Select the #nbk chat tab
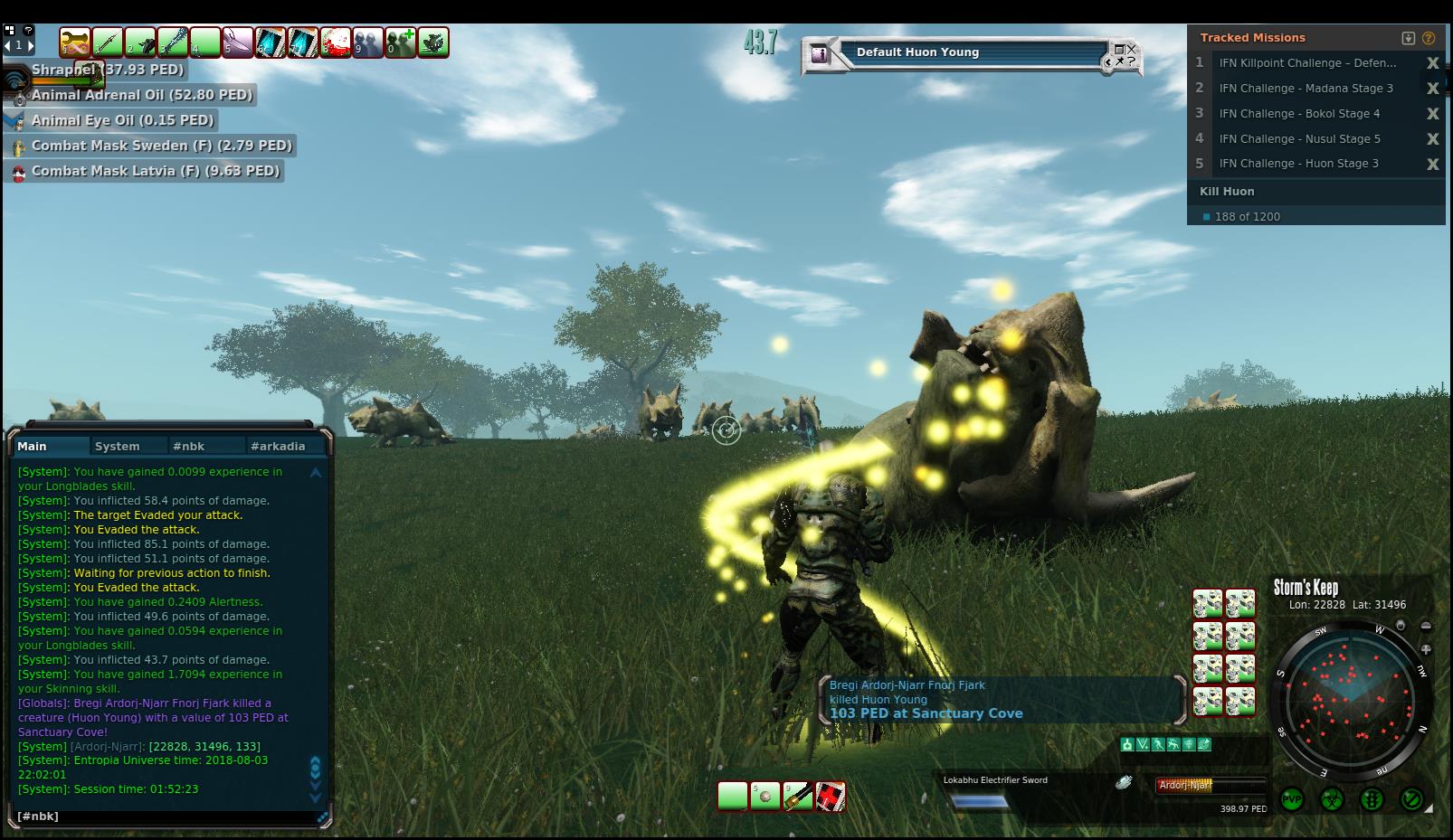Viewport: 1453px width, 840px height. tap(189, 446)
